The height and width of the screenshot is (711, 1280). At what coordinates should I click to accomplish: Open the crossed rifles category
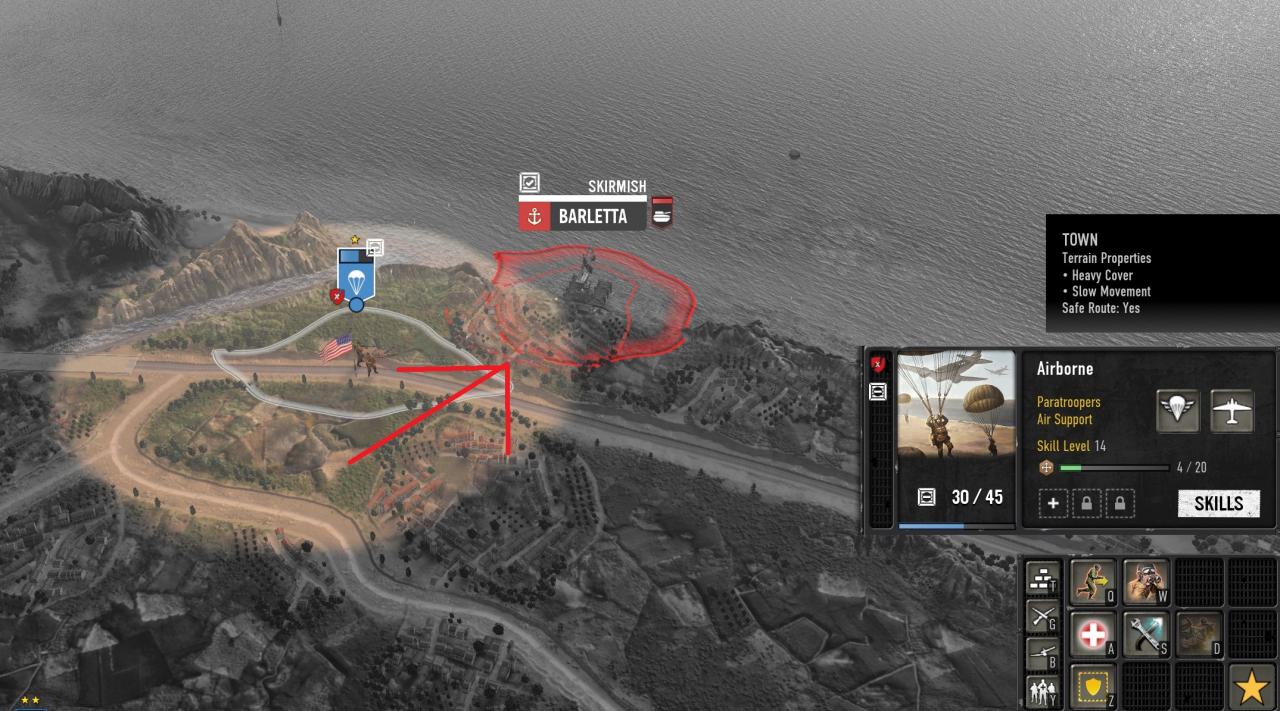tap(1043, 617)
